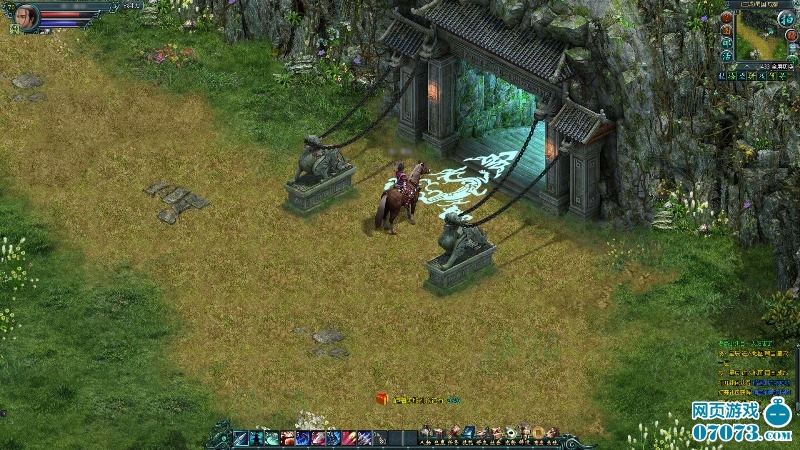800x450 pixels.
Task: Click the large round cyan glyph button beside minimap
Action: [x=787, y=18]
